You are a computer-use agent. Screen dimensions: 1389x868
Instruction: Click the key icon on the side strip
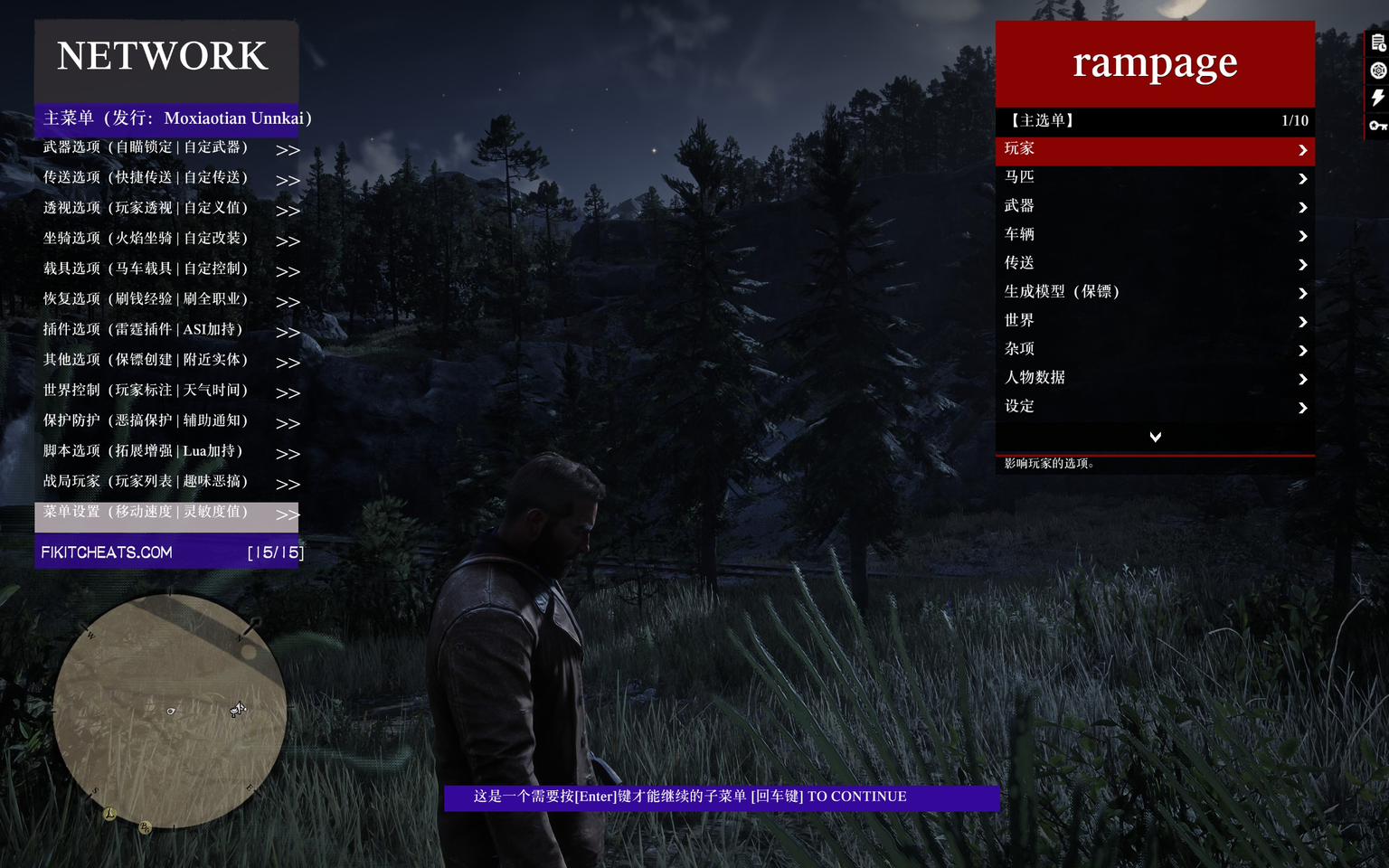(1377, 126)
